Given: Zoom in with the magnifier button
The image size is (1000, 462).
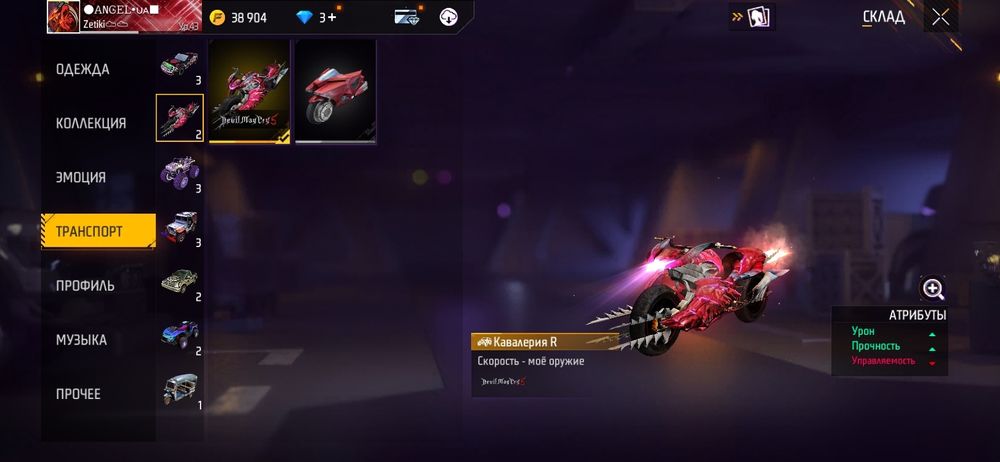Looking at the screenshot, I should coord(933,289).
